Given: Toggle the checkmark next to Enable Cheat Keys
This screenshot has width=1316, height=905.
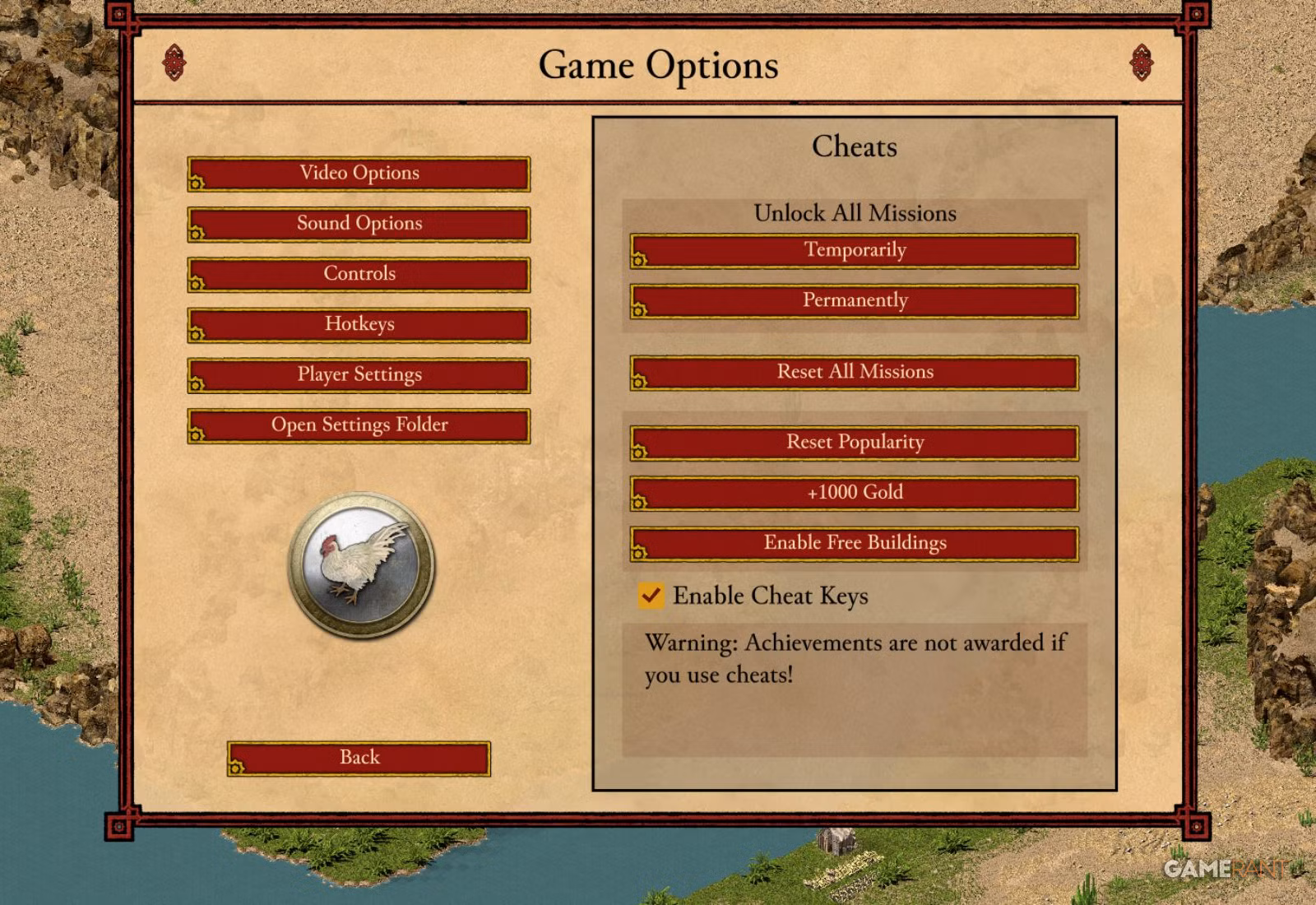Looking at the screenshot, I should tap(651, 596).
